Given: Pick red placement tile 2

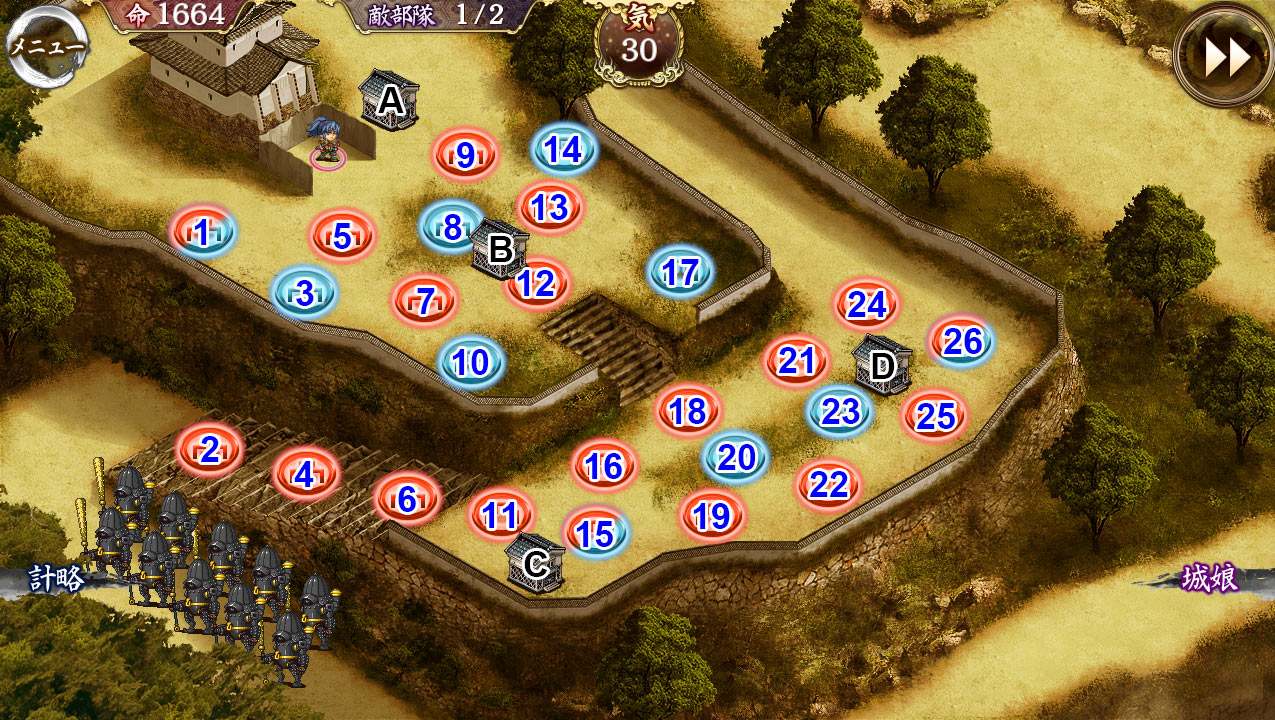Looking at the screenshot, I should tap(210, 451).
